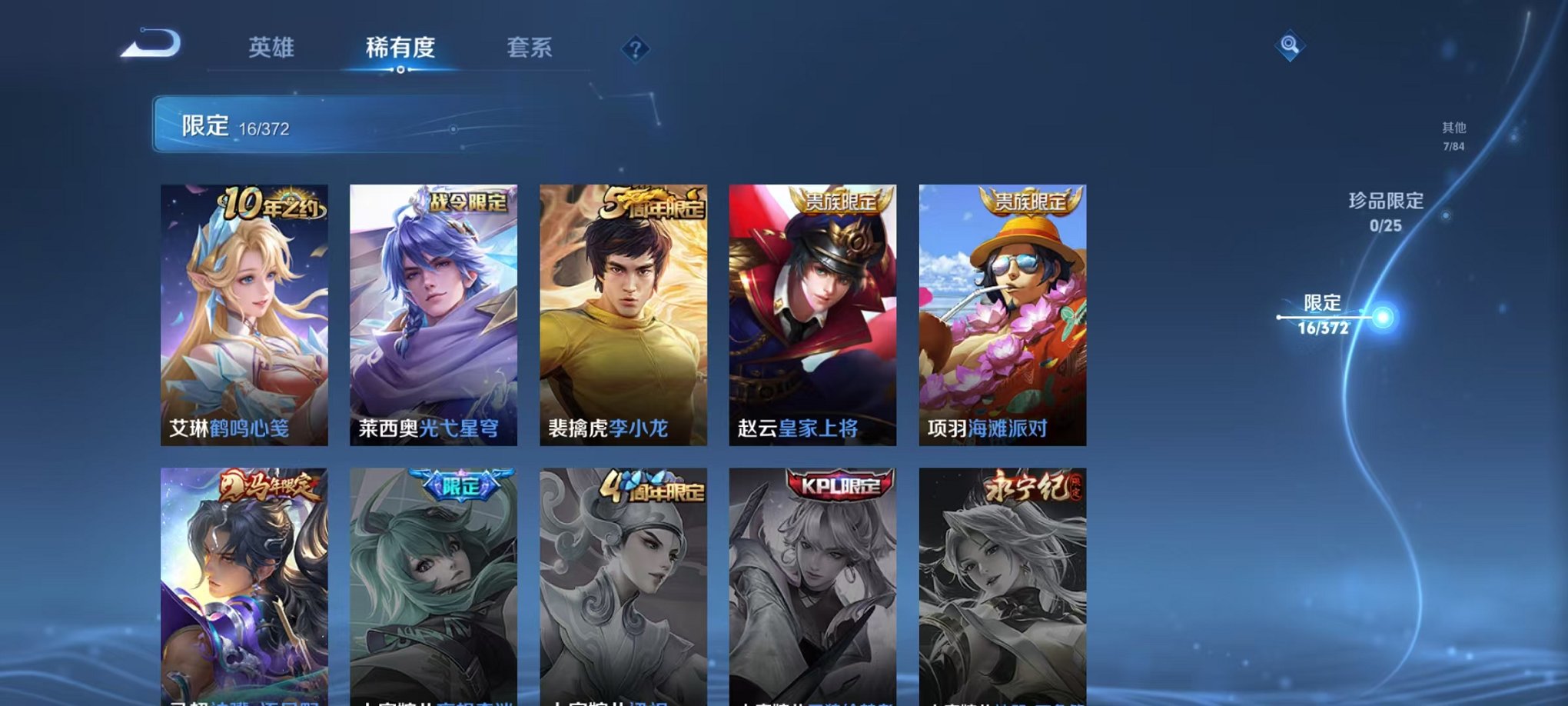This screenshot has width=1568, height=706.
Task: Click the question mark help icon
Action: (x=635, y=49)
